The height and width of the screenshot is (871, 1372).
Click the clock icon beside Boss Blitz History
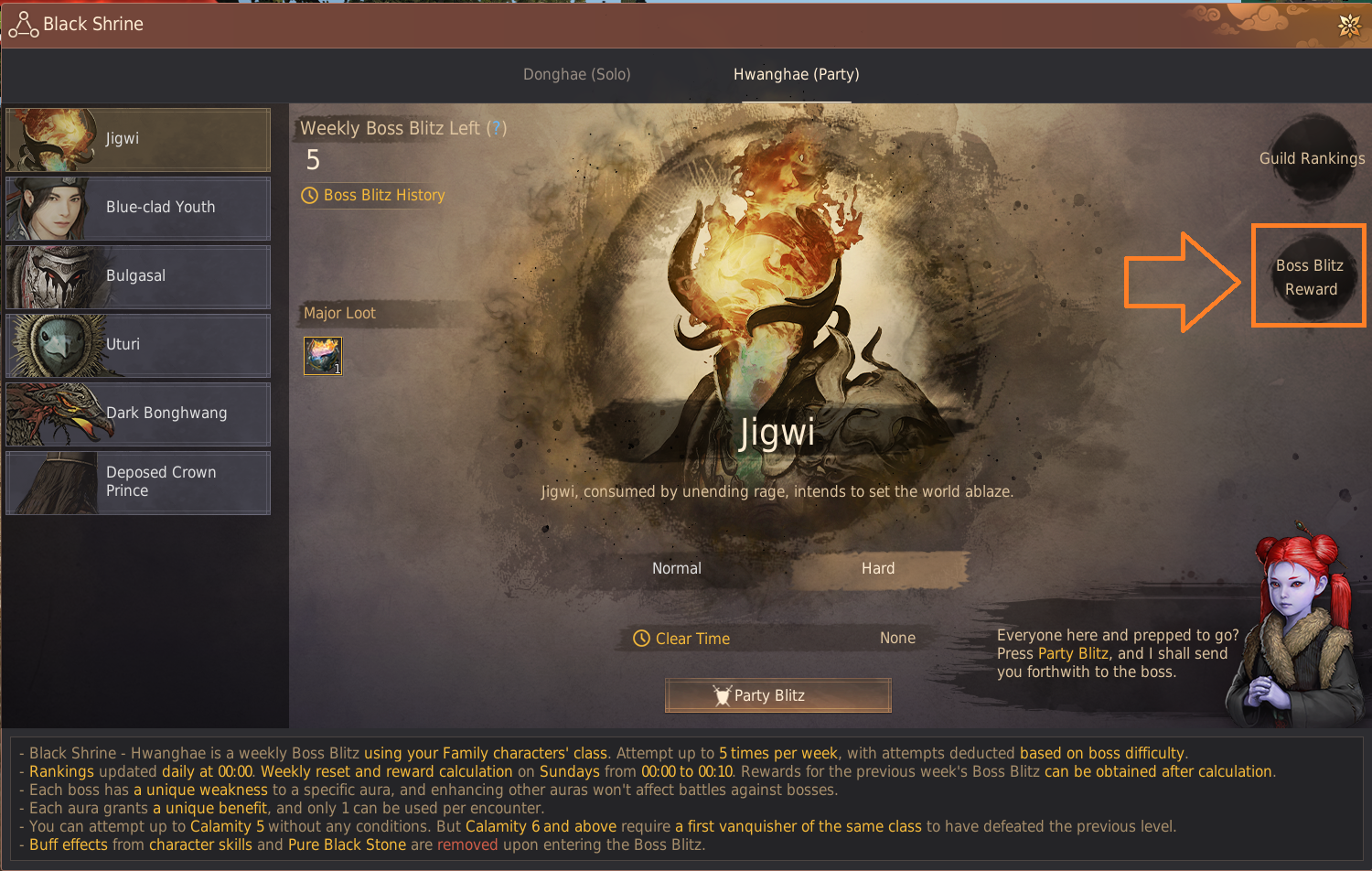308,195
